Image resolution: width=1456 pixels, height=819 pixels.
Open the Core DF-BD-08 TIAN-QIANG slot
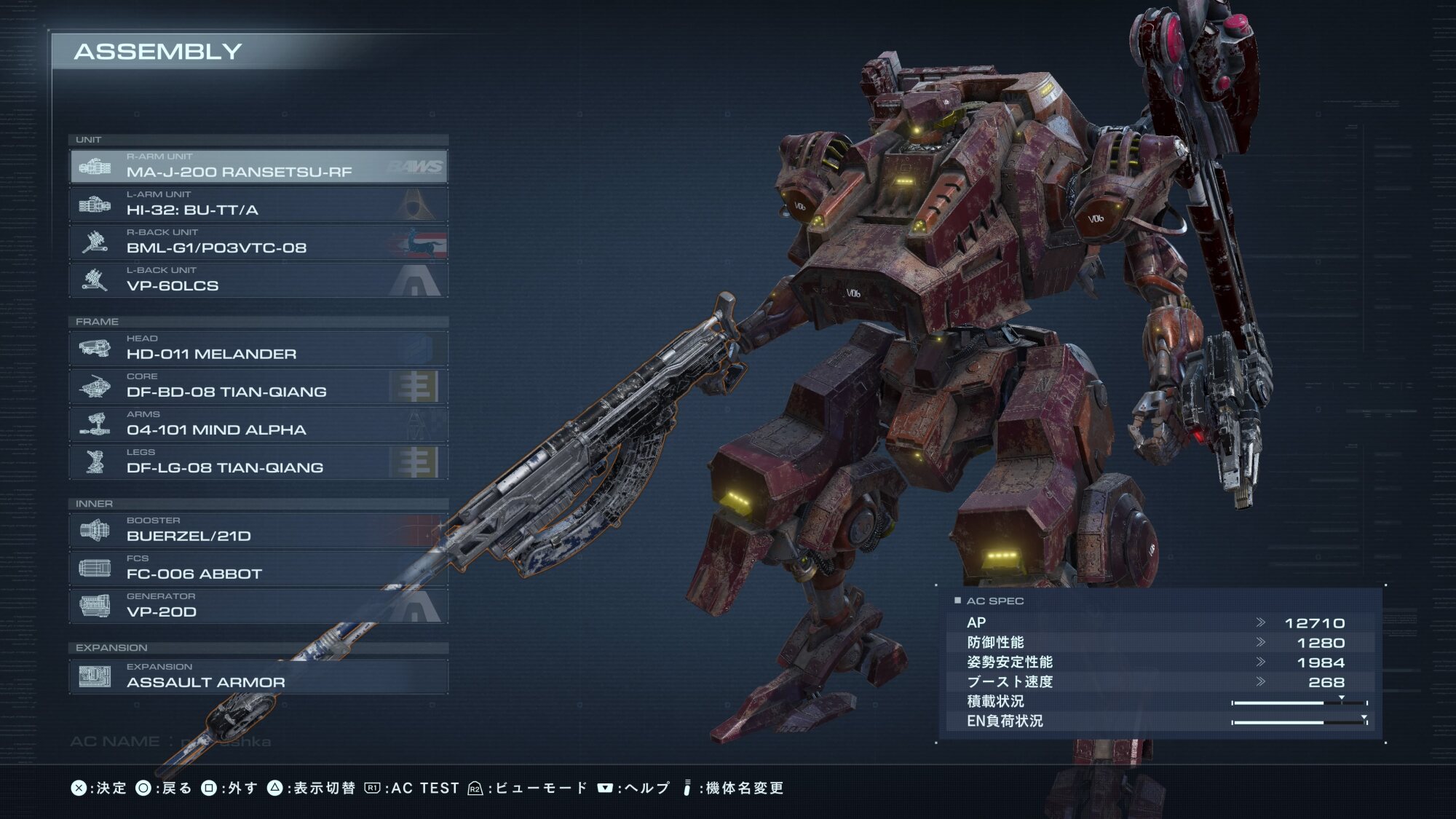pyautogui.click(x=258, y=387)
